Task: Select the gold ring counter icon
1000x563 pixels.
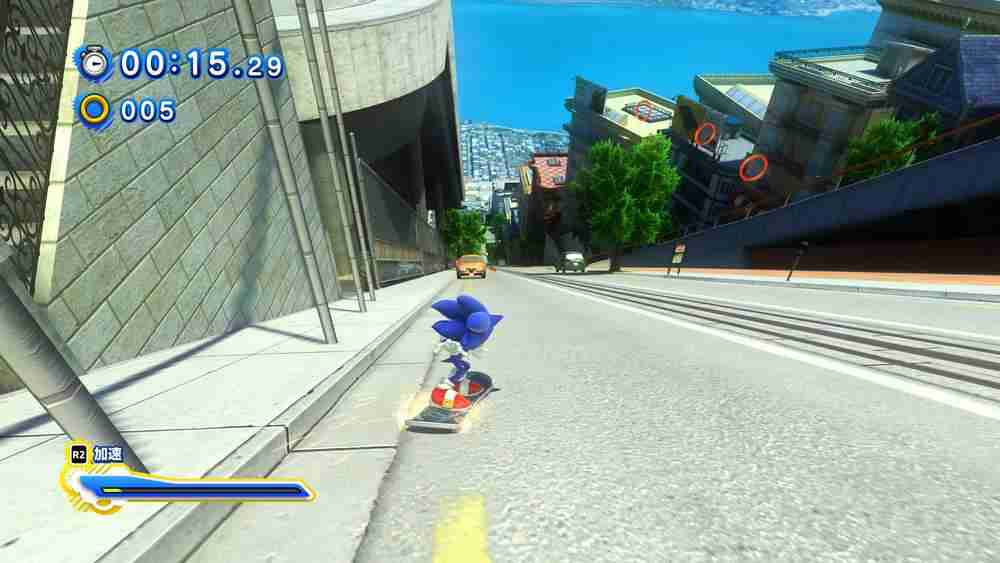Action: coord(95,109)
